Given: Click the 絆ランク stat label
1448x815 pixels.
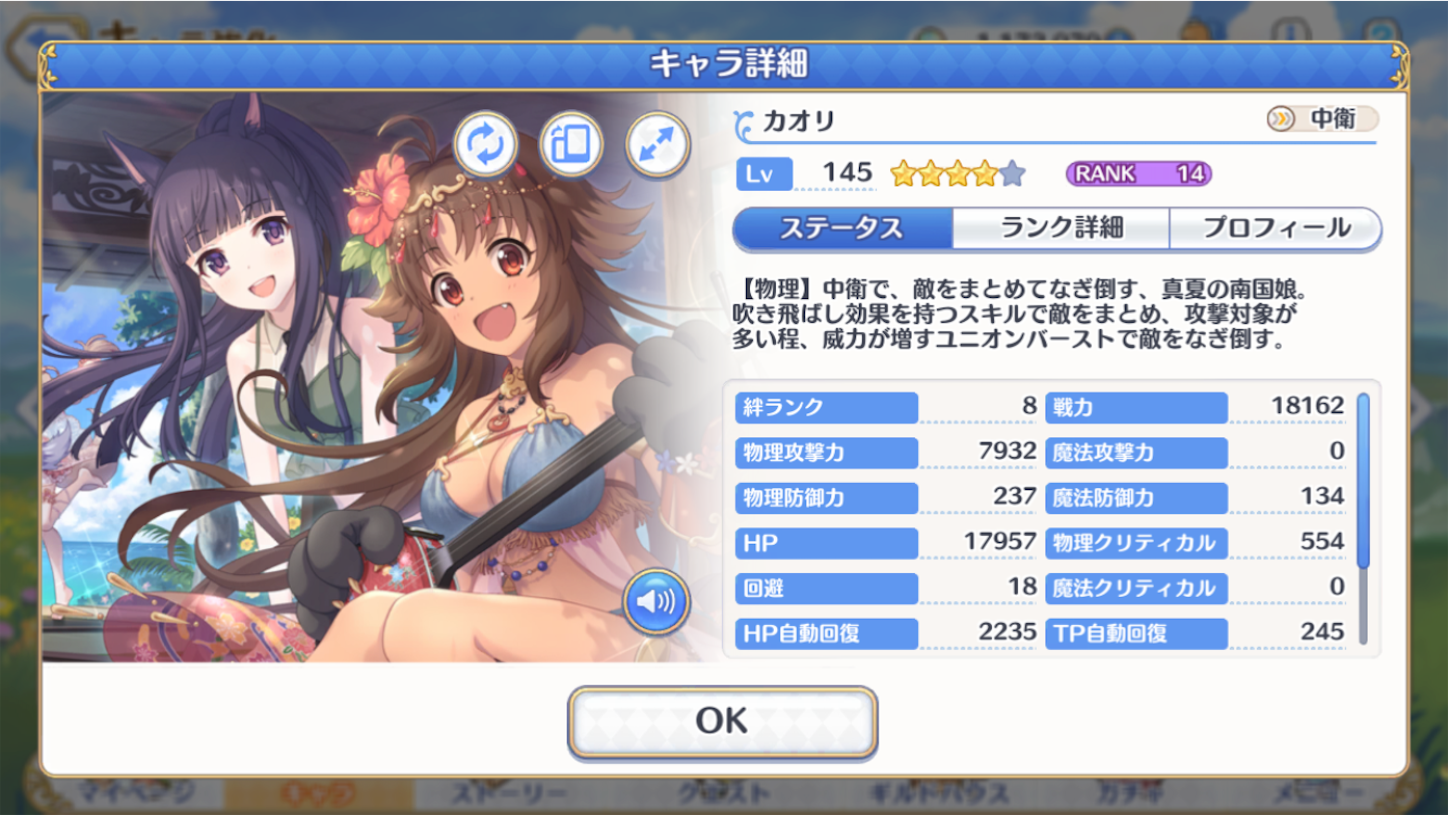Looking at the screenshot, I should 825,407.
